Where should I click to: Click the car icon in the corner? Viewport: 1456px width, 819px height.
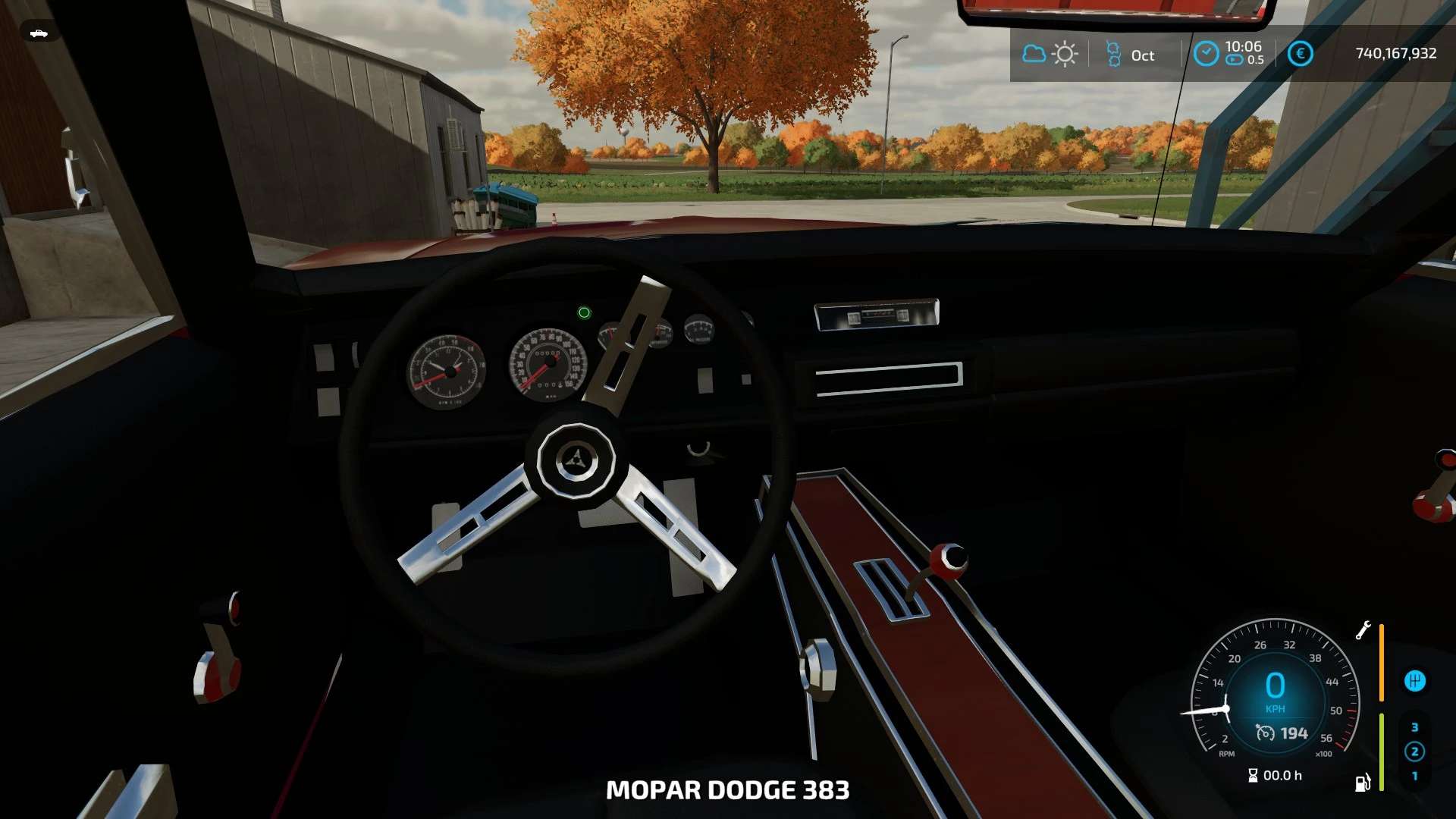coord(39,33)
